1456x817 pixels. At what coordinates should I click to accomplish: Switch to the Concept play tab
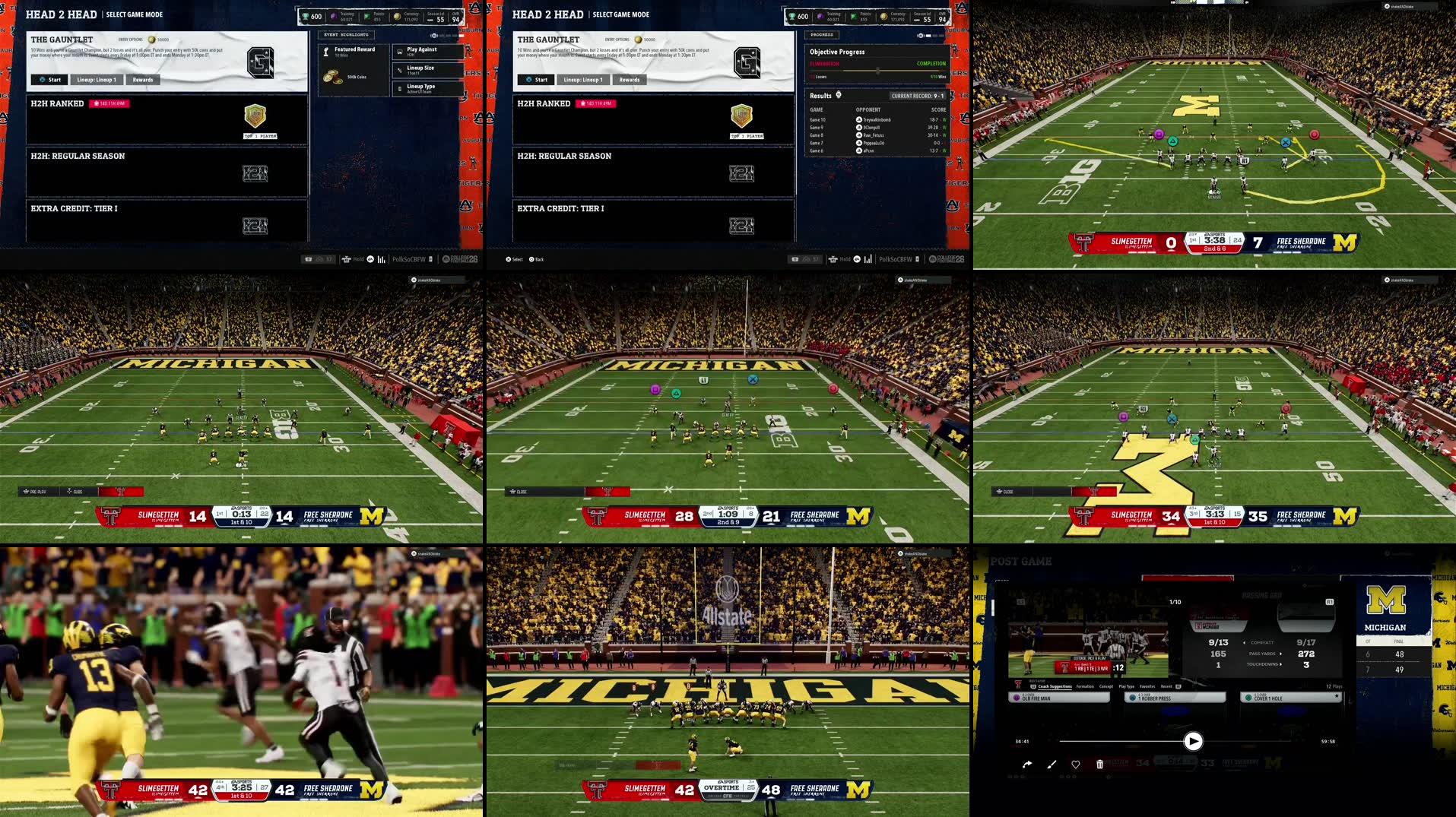[1106, 686]
